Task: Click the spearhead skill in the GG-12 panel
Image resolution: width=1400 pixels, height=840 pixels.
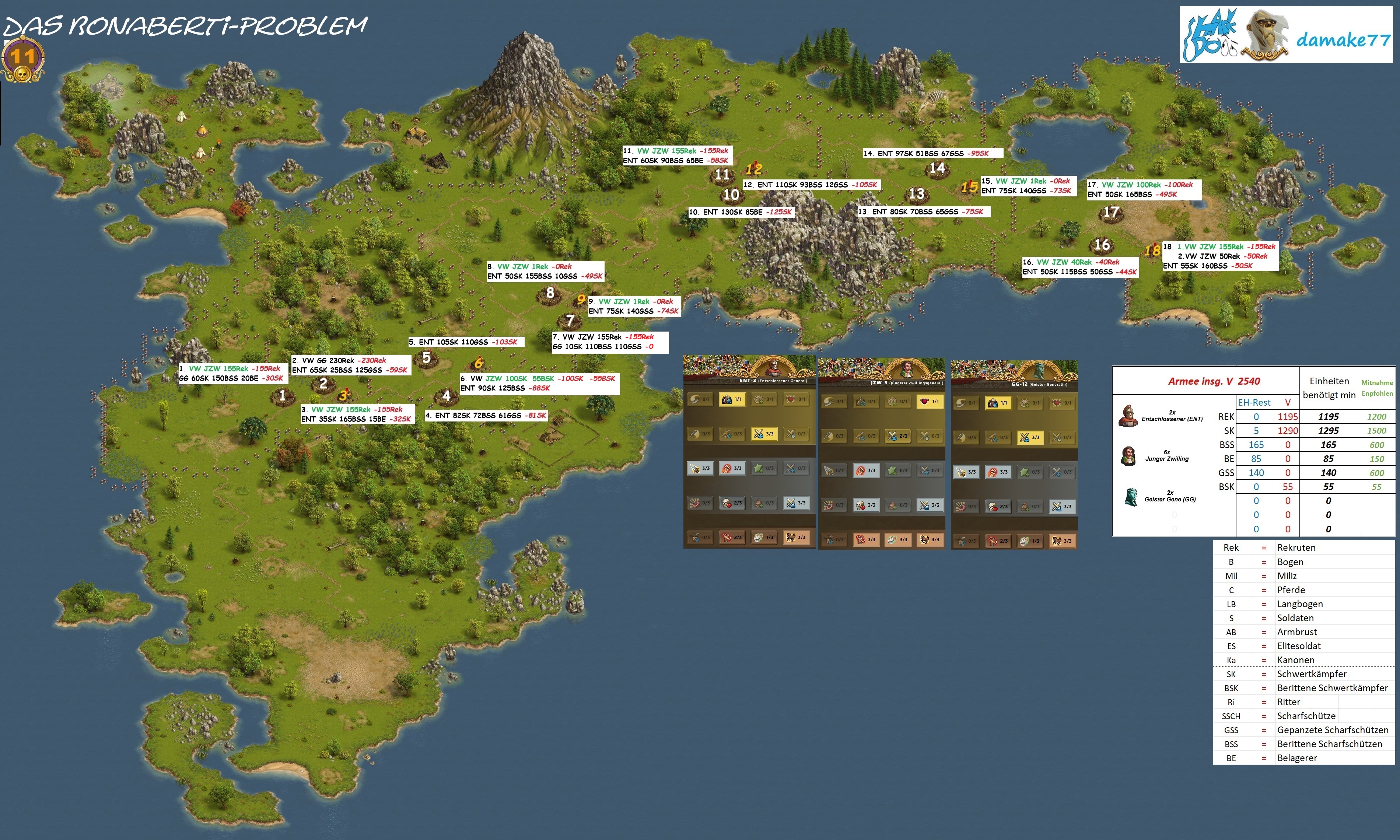Action: (x=966, y=472)
